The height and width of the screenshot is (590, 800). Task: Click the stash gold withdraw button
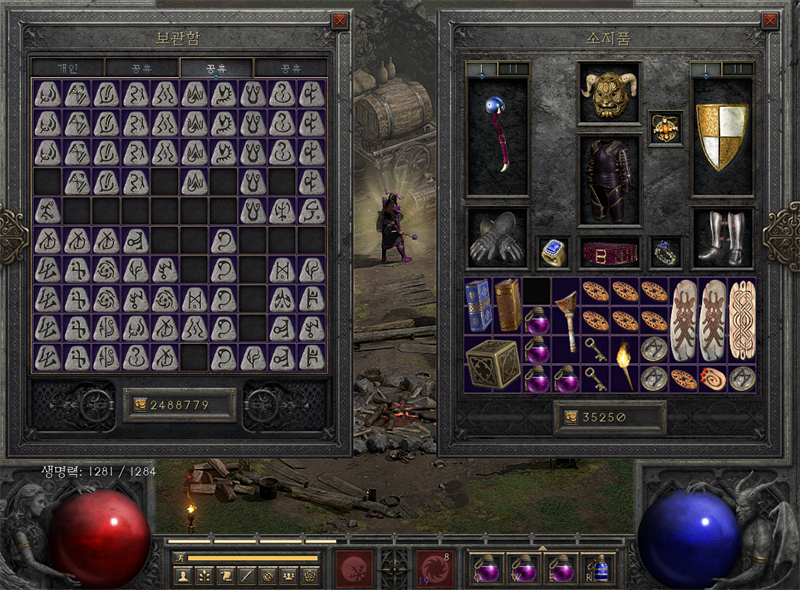point(137,405)
